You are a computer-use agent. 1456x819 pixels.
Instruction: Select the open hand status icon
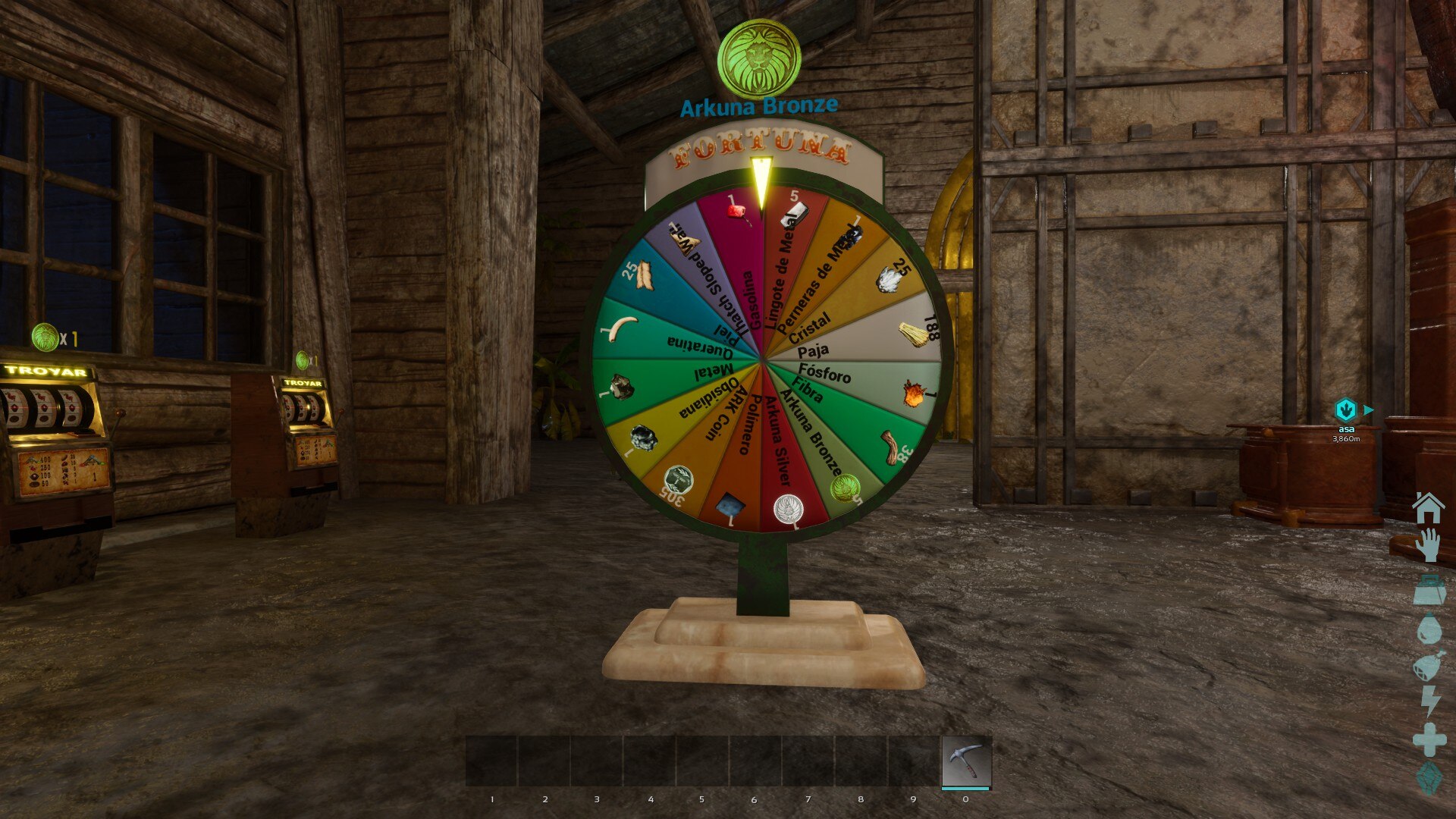pos(1429,546)
